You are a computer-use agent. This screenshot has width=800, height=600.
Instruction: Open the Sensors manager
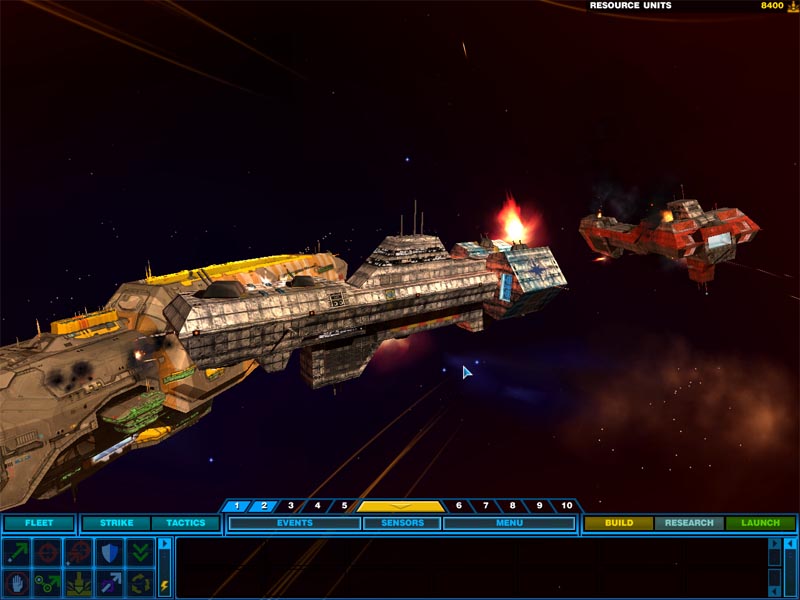[402, 523]
